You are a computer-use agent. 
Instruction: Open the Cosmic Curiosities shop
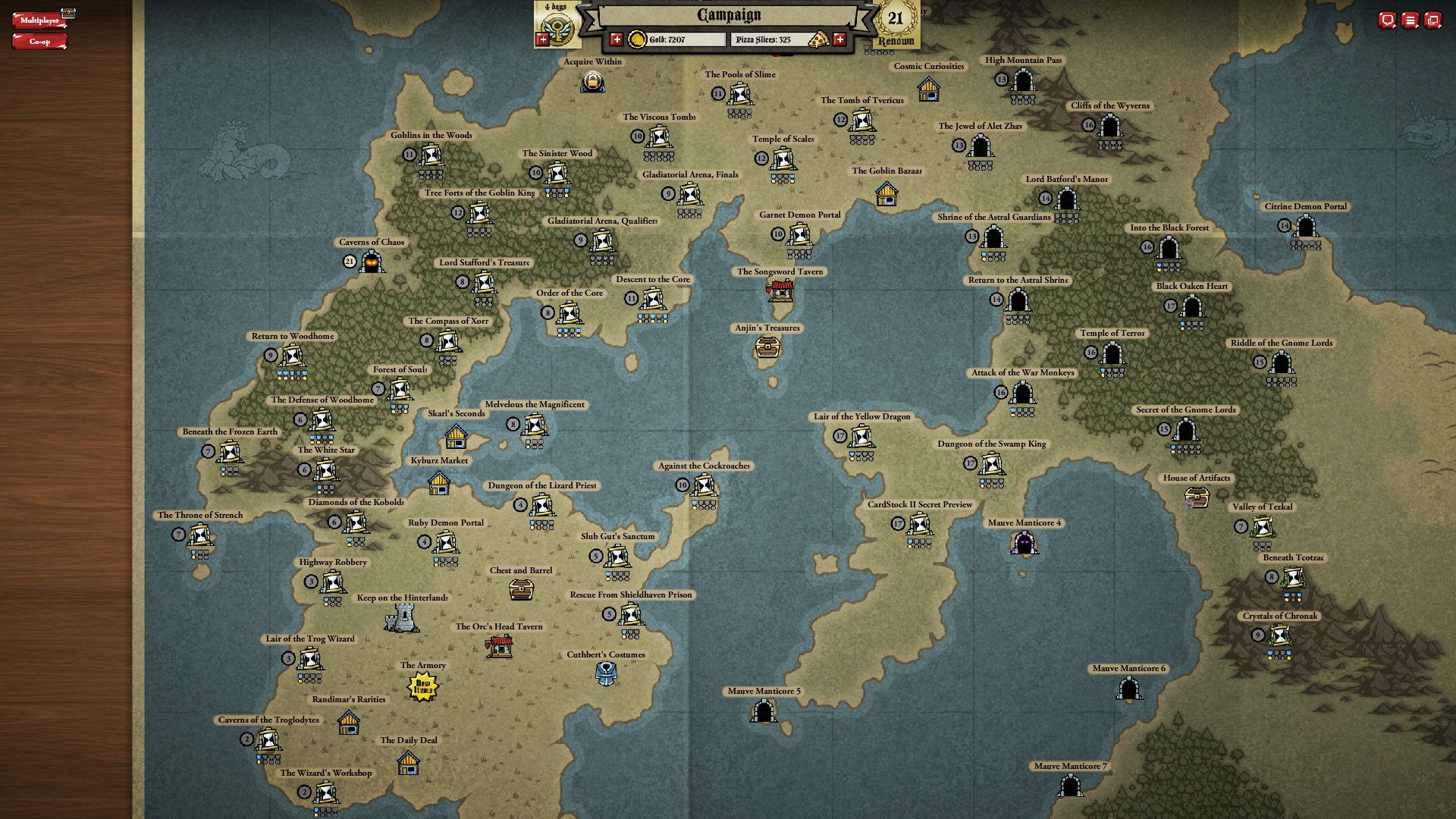point(928,89)
